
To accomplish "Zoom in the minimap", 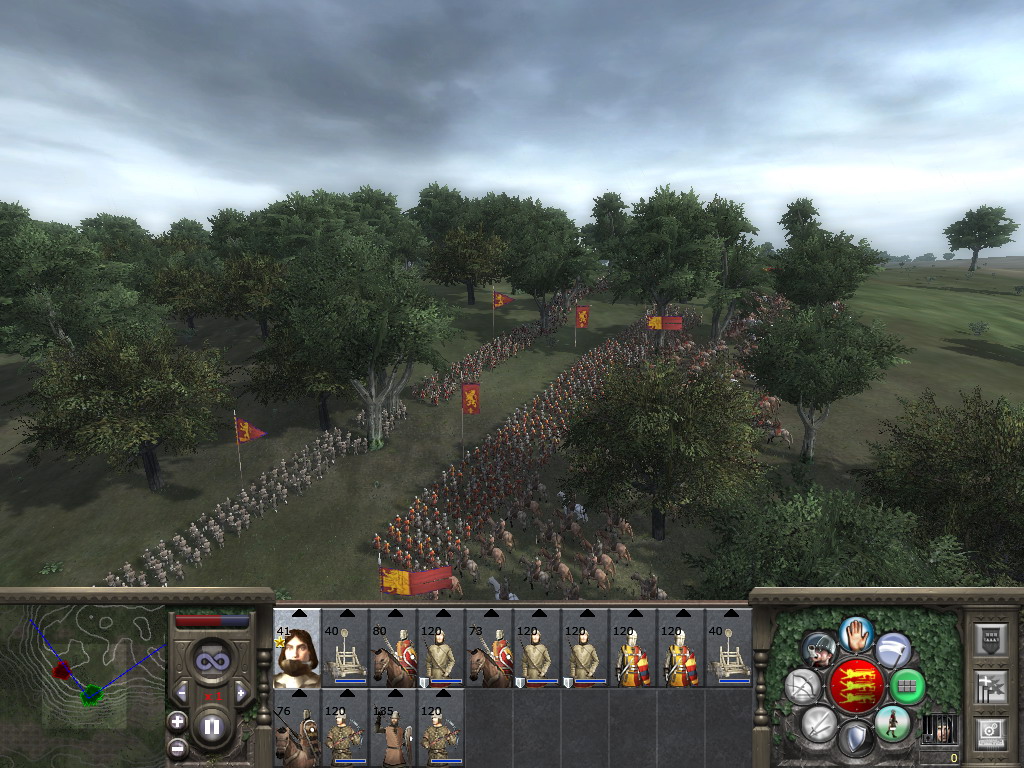I will tap(177, 721).
